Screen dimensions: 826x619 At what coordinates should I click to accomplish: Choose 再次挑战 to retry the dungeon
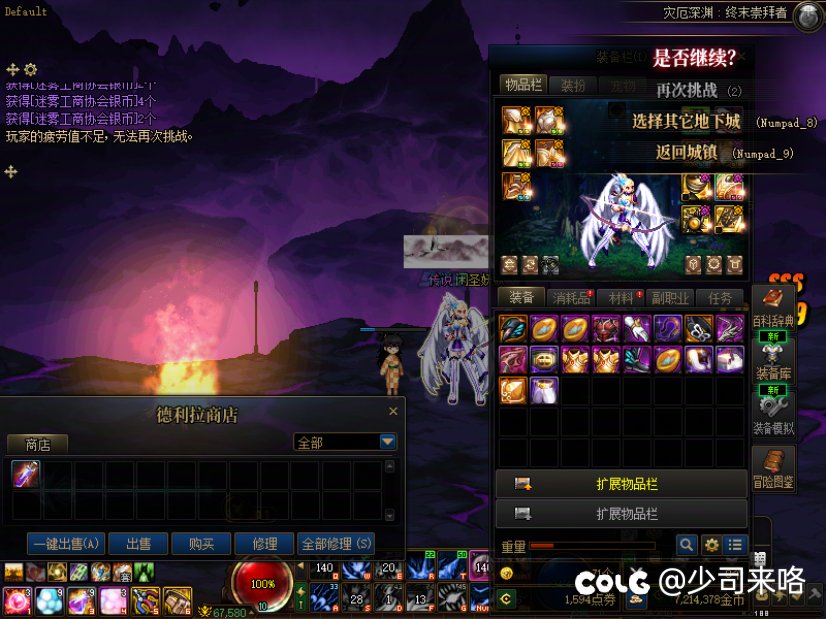(687, 90)
